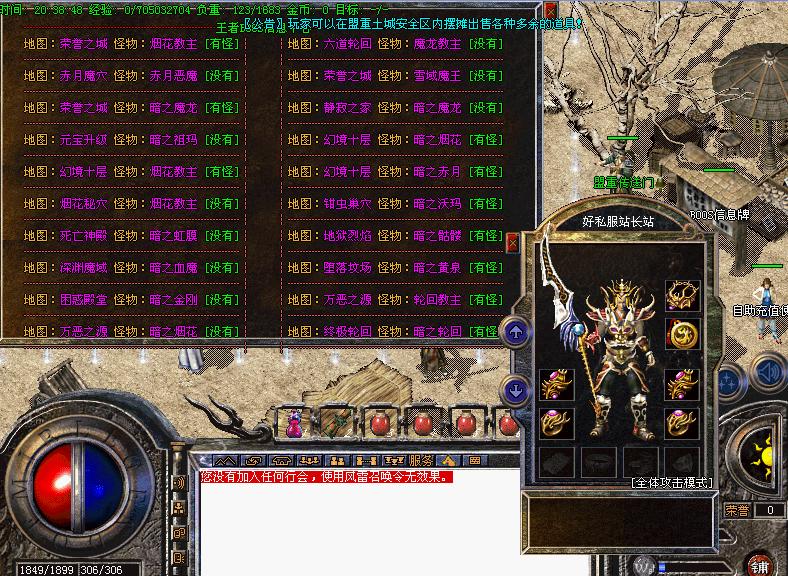Image resolution: width=788 pixels, height=576 pixels.
Task: Close the character equipment window
Action: click(x=512, y=243)
